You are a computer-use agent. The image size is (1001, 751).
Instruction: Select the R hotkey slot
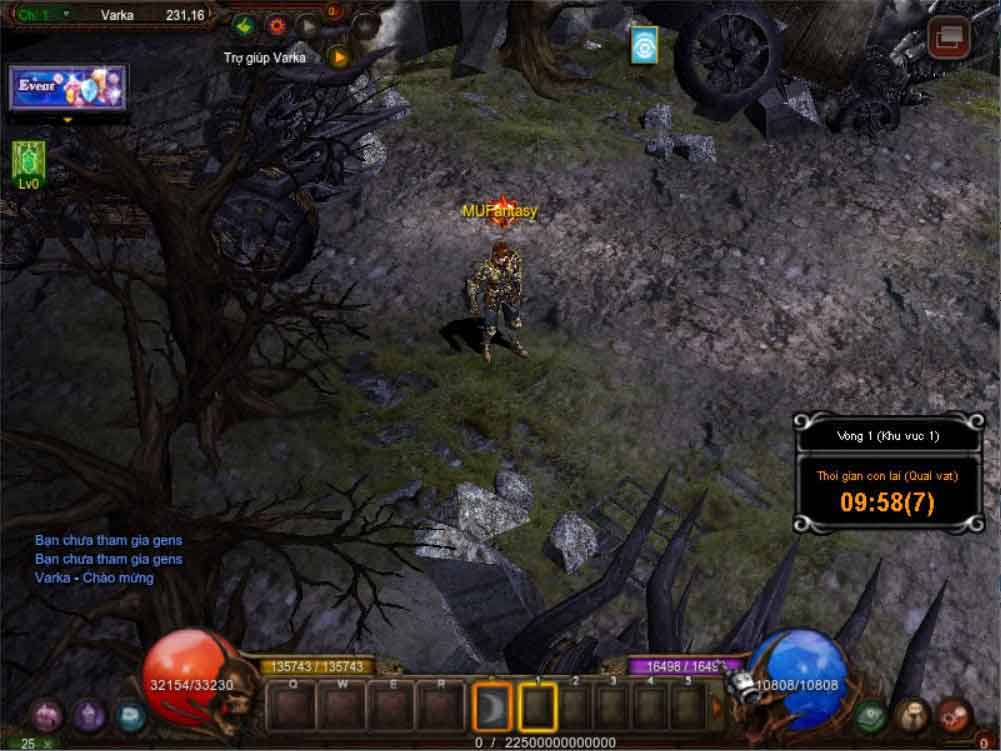tap(440, 707)
